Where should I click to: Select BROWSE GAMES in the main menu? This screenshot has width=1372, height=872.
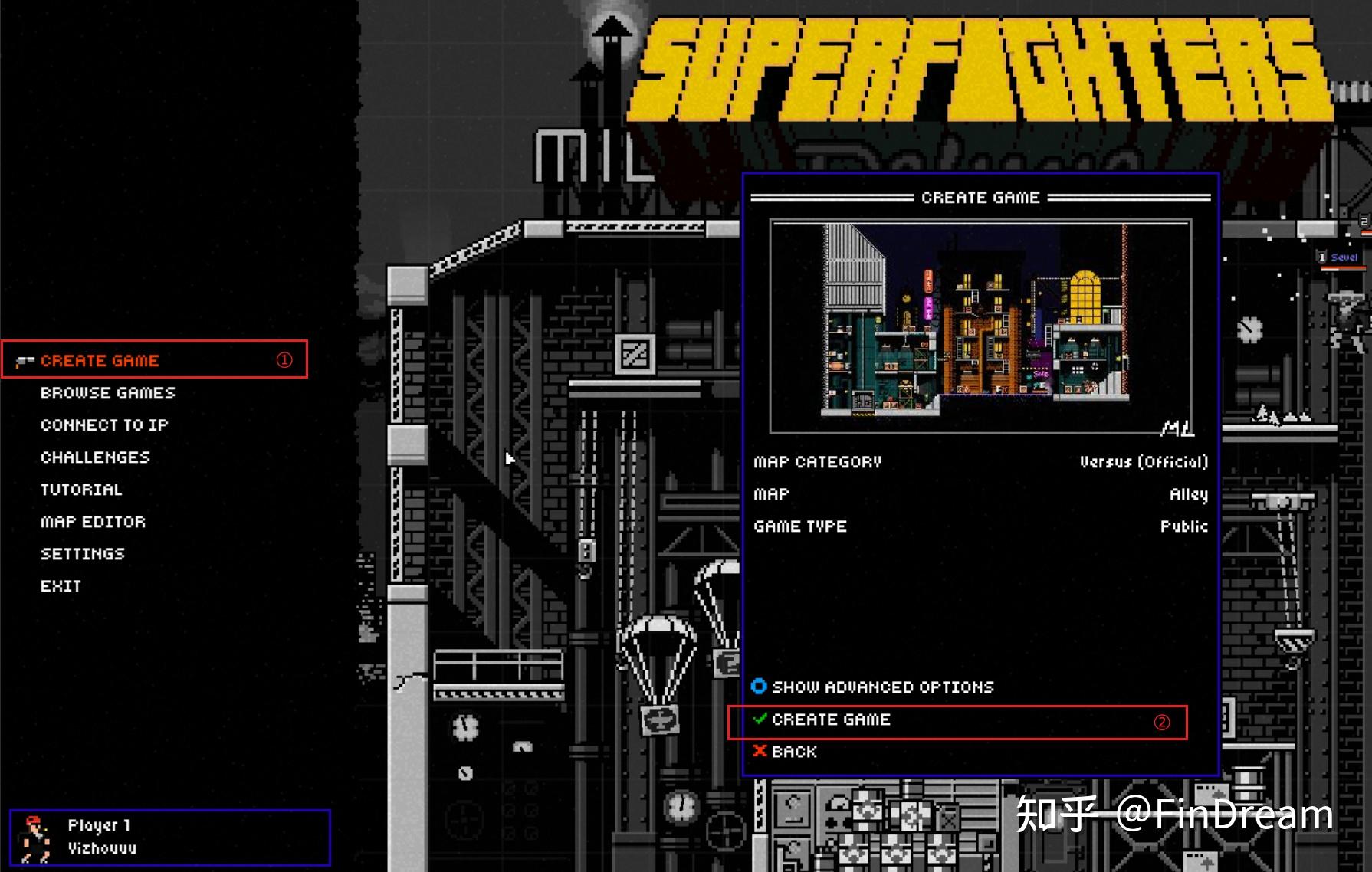(106, 392)
